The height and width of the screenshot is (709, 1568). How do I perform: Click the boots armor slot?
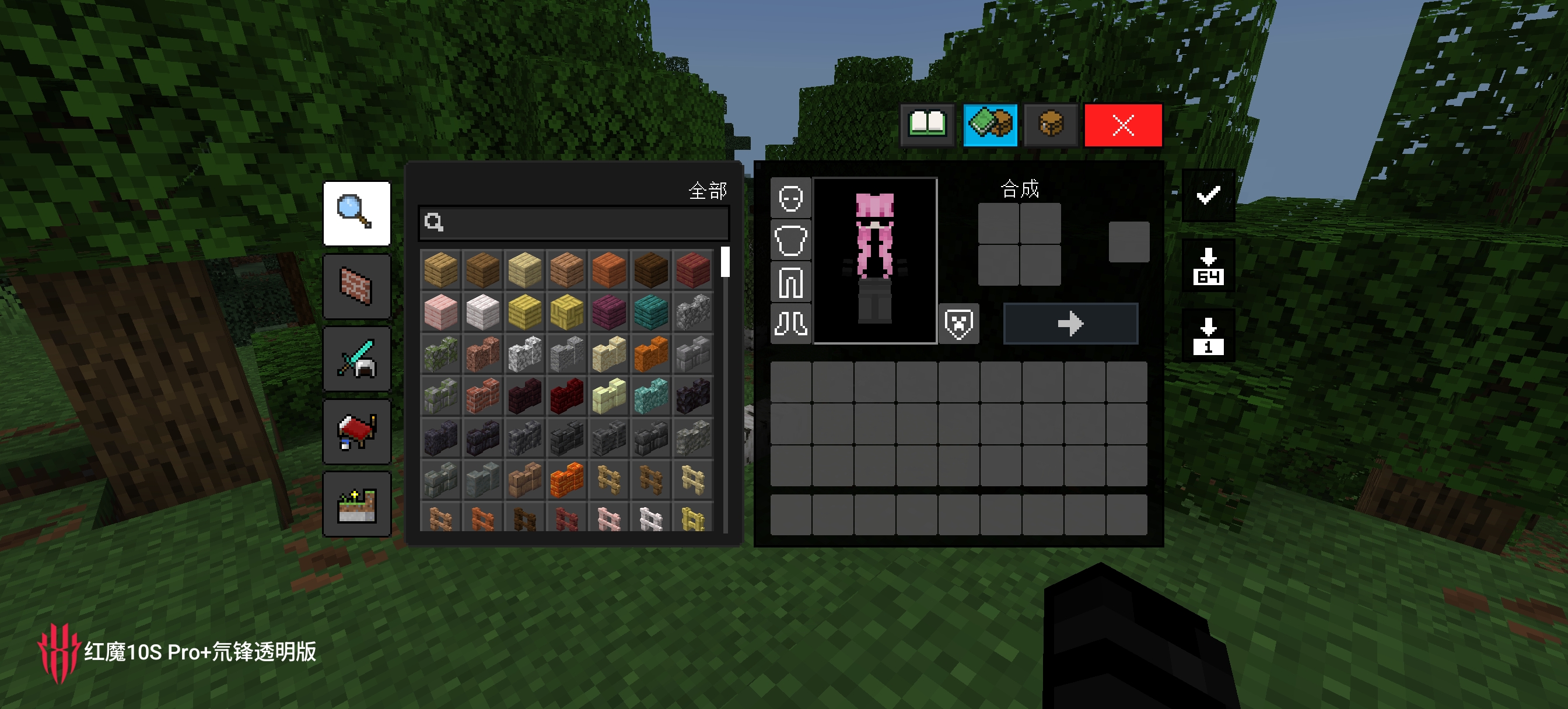pos(790,324)
